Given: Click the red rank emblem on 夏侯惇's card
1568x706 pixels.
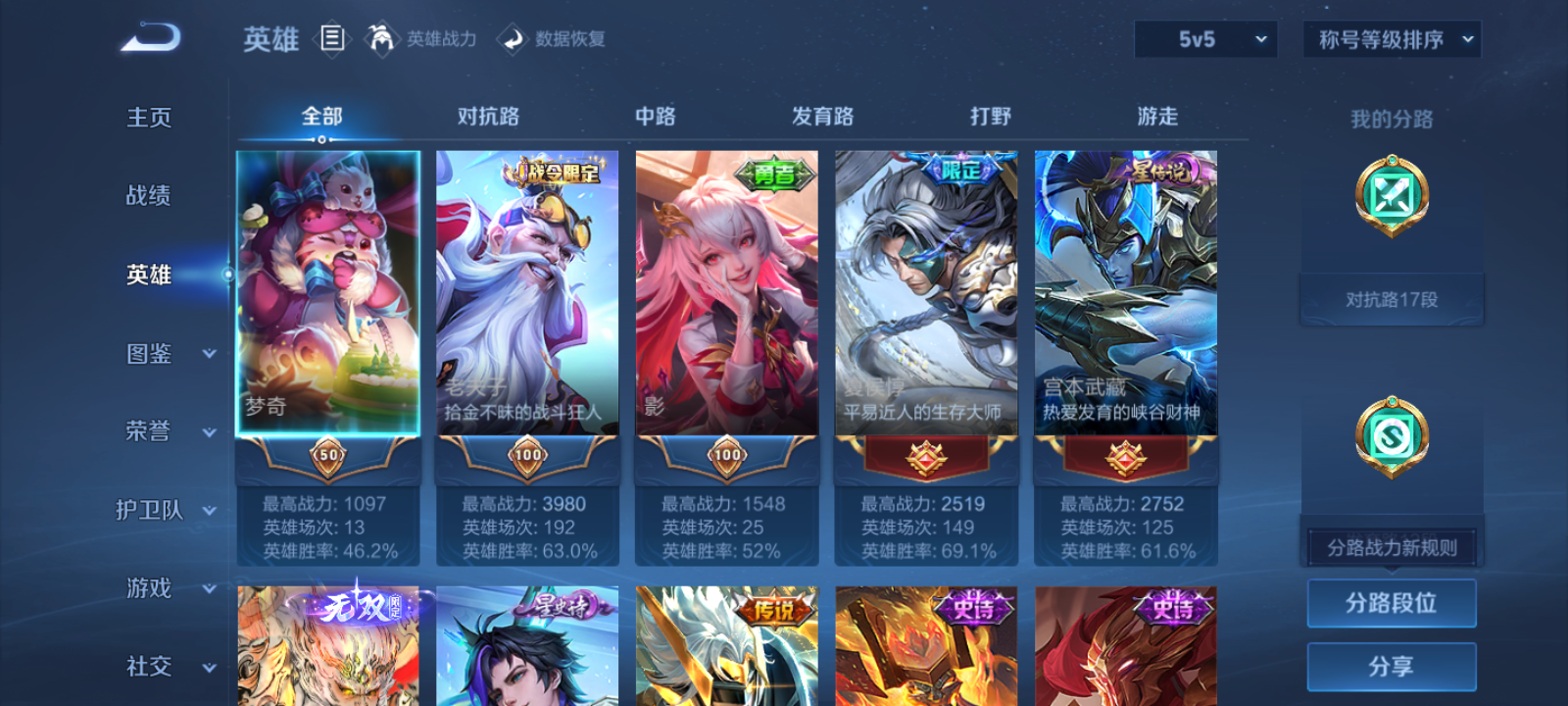Looking at the screenshot, I should [925, 459].
